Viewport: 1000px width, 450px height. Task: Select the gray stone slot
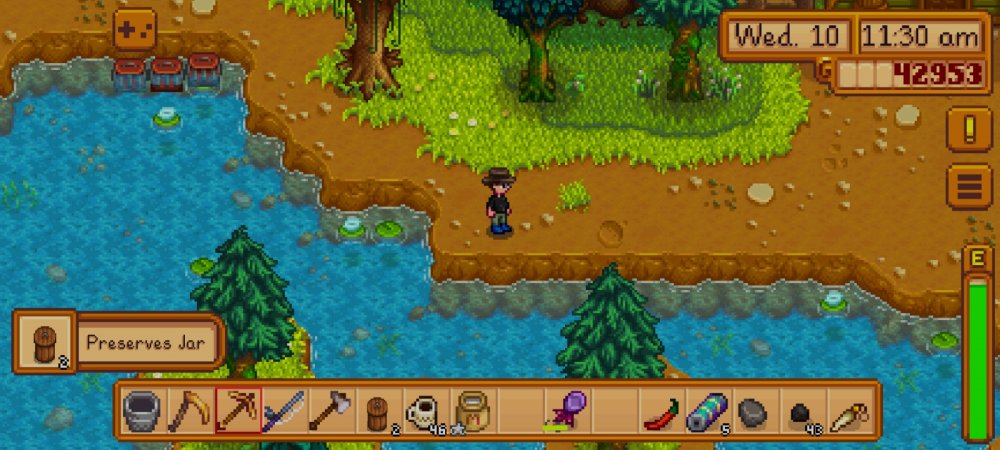[x=753, y=410]
